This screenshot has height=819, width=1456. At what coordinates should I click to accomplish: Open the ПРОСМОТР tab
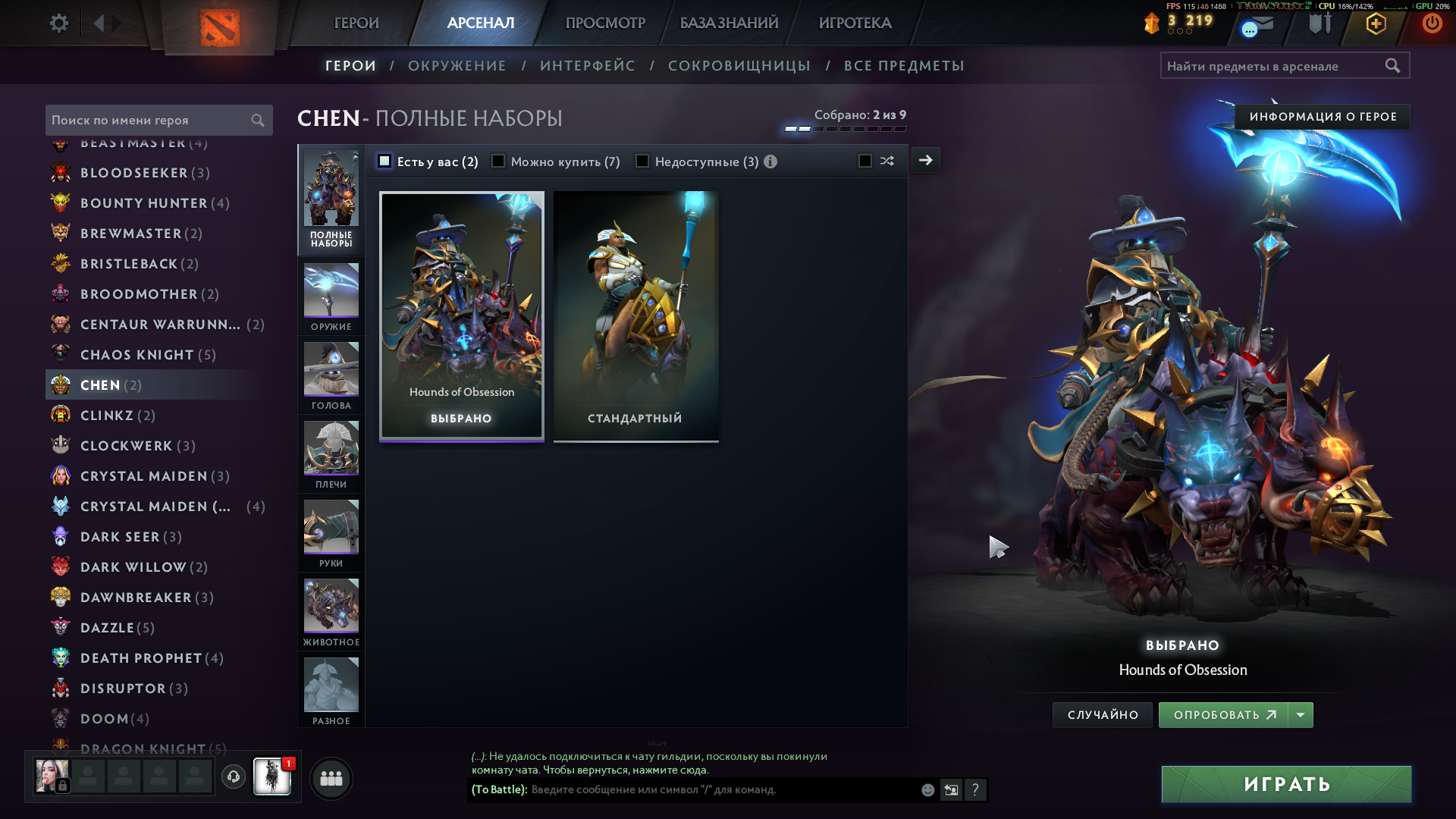(x=604, y=23)
